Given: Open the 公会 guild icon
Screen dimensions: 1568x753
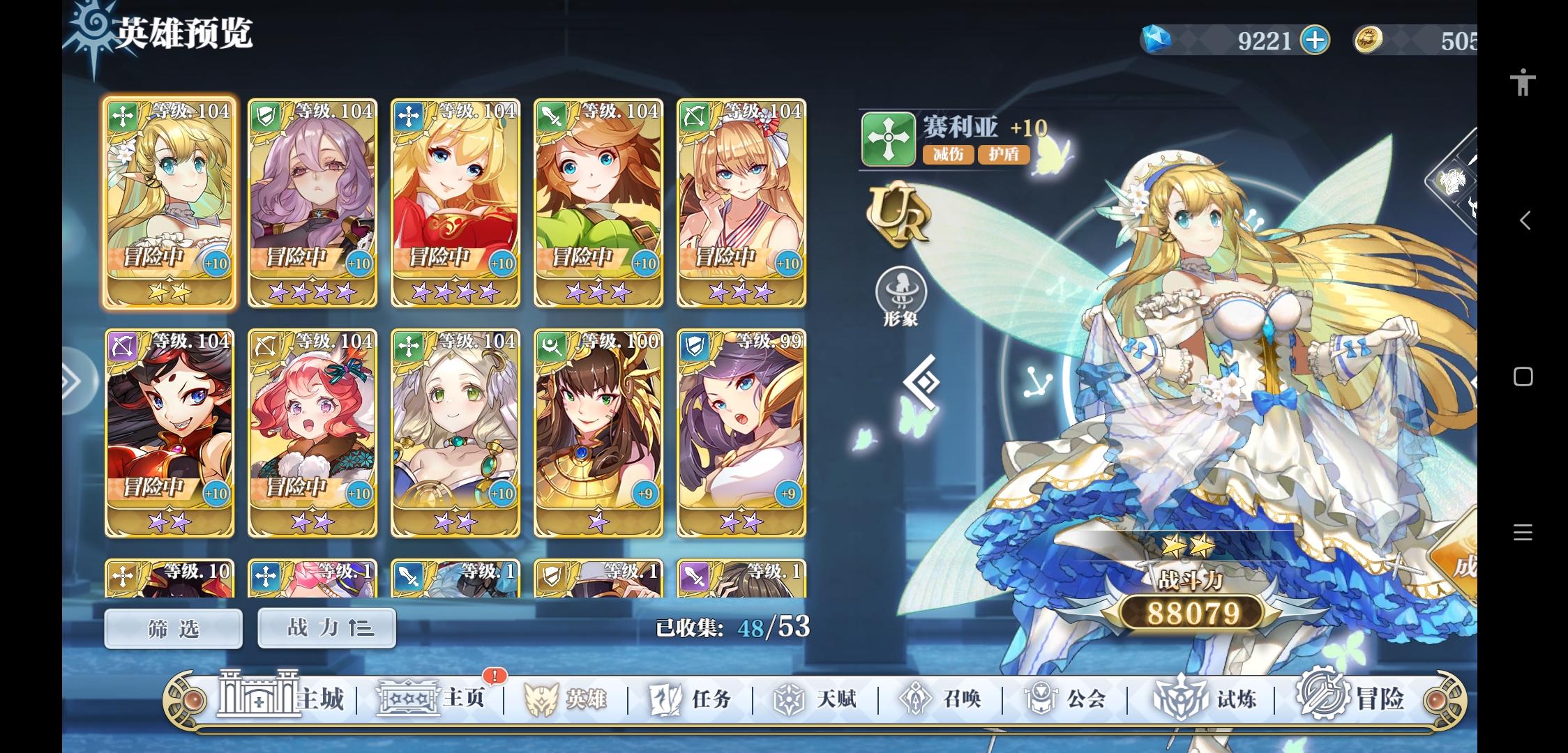Looking at the screenshot, I should point(1039,697).
